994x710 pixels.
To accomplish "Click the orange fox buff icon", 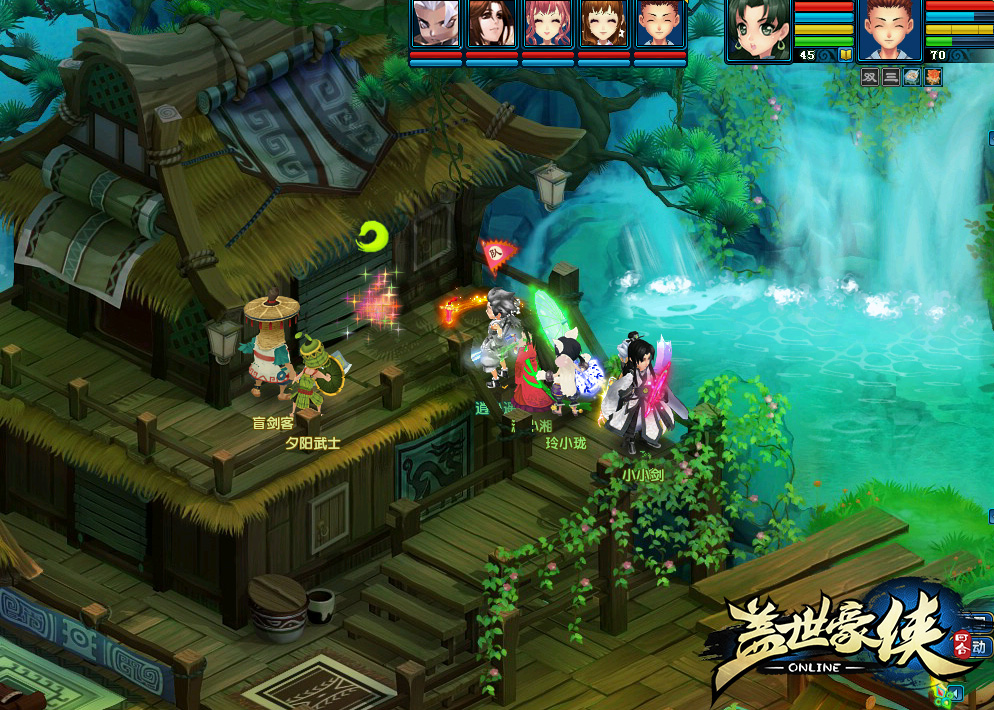I will point(933,77).
